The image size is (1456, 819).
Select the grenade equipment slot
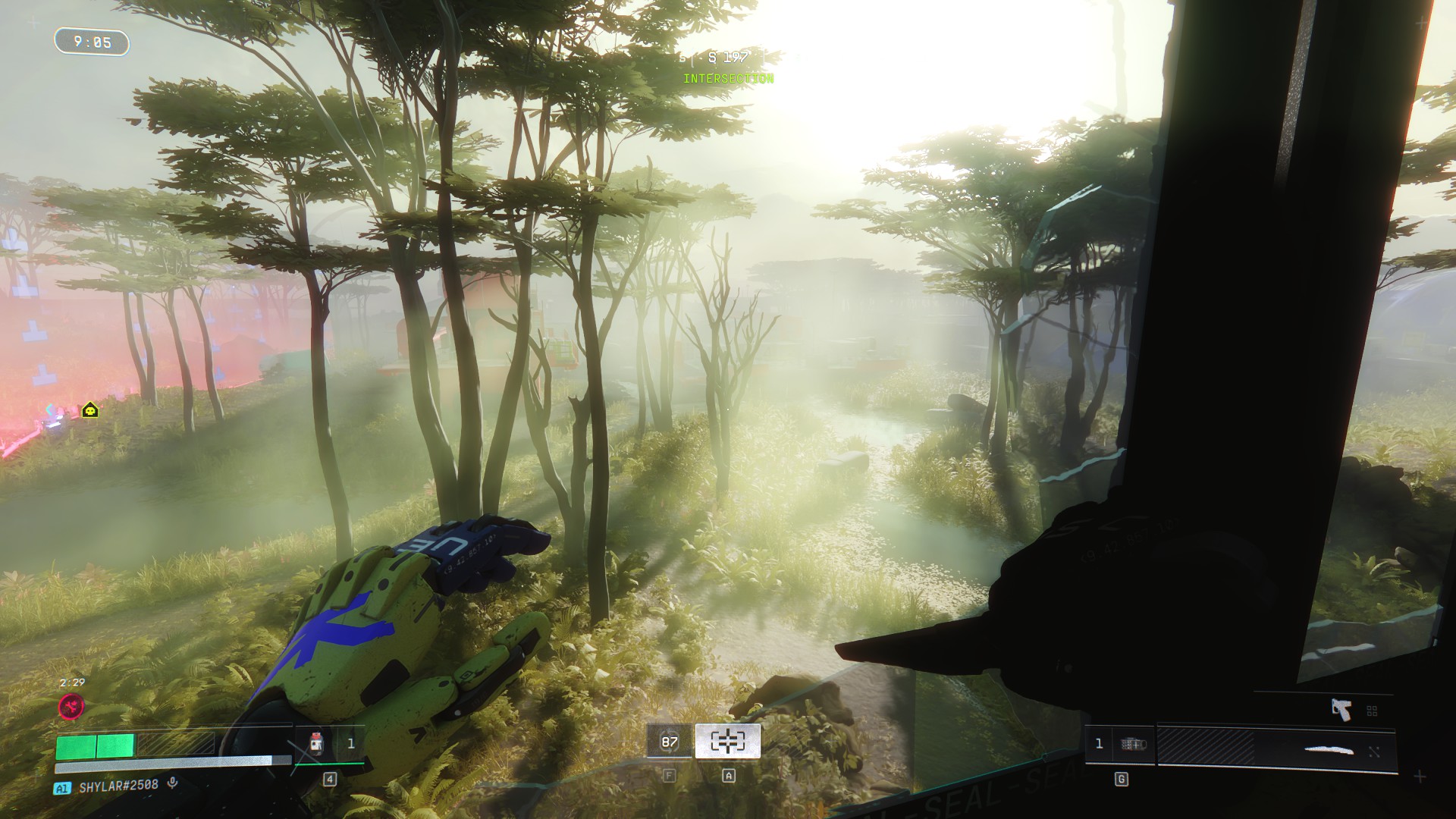tap(1133, 744)
